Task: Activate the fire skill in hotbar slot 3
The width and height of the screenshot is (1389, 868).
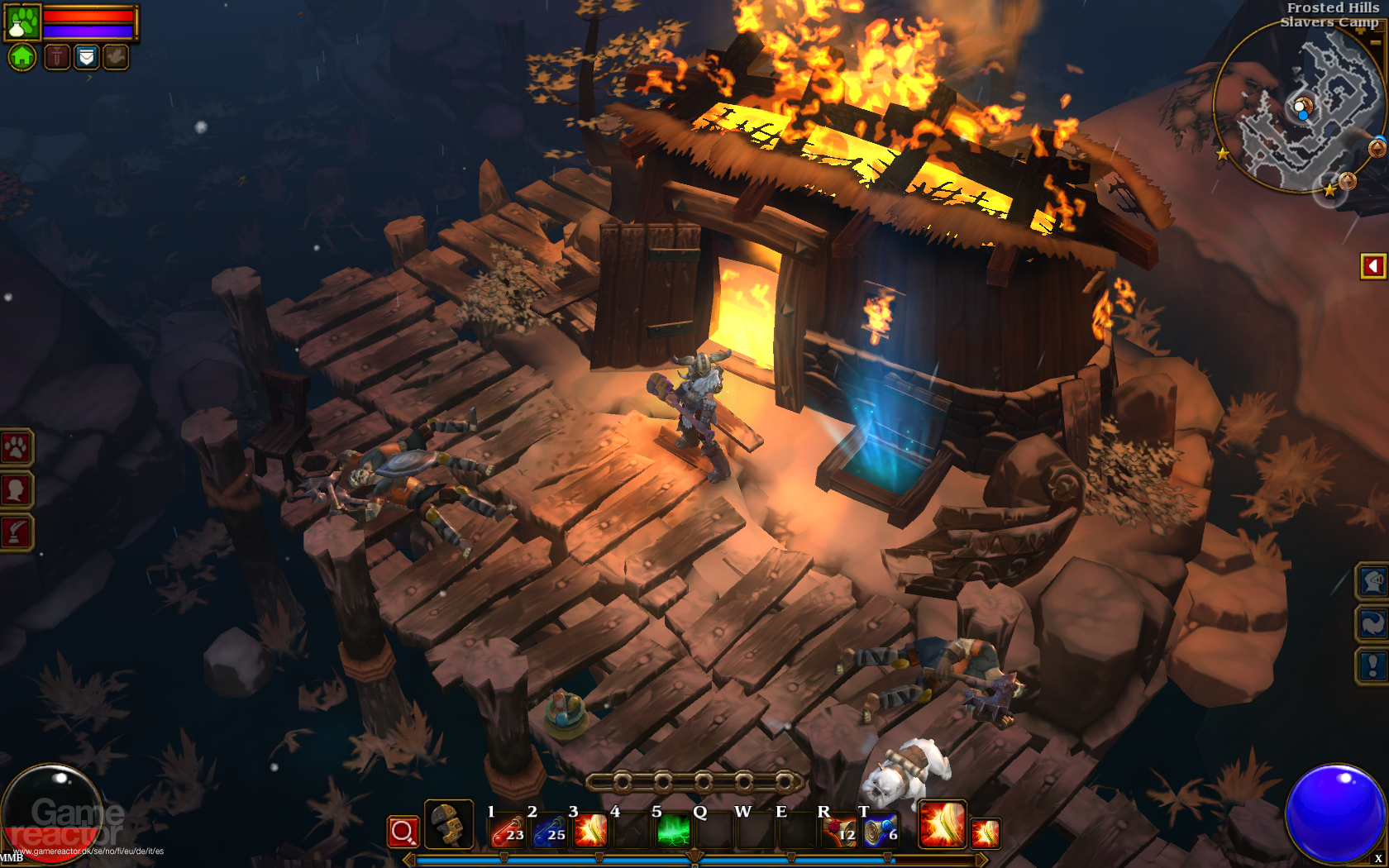Action: point(591,832)
